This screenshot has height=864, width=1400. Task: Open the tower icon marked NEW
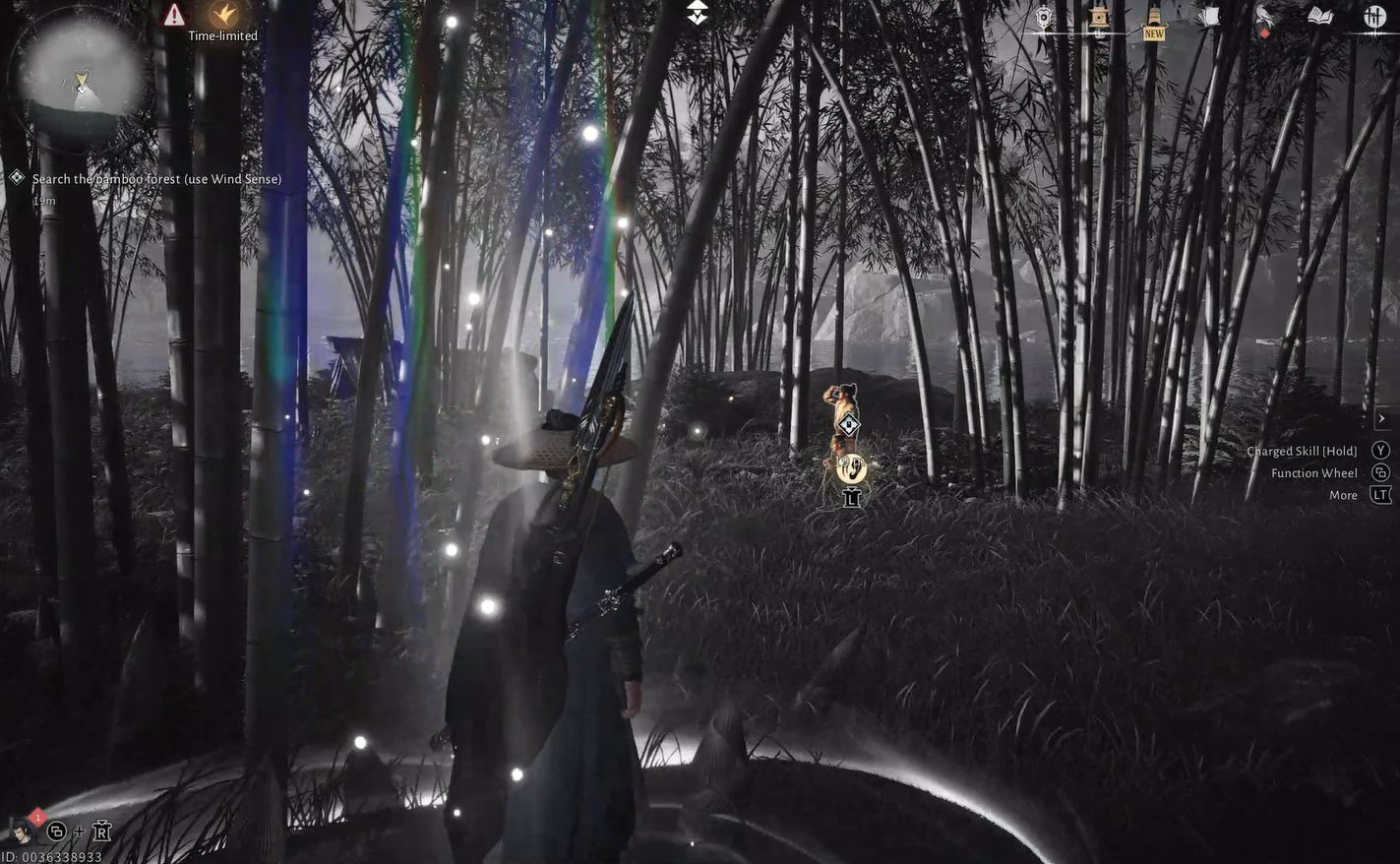[1152, 15]
